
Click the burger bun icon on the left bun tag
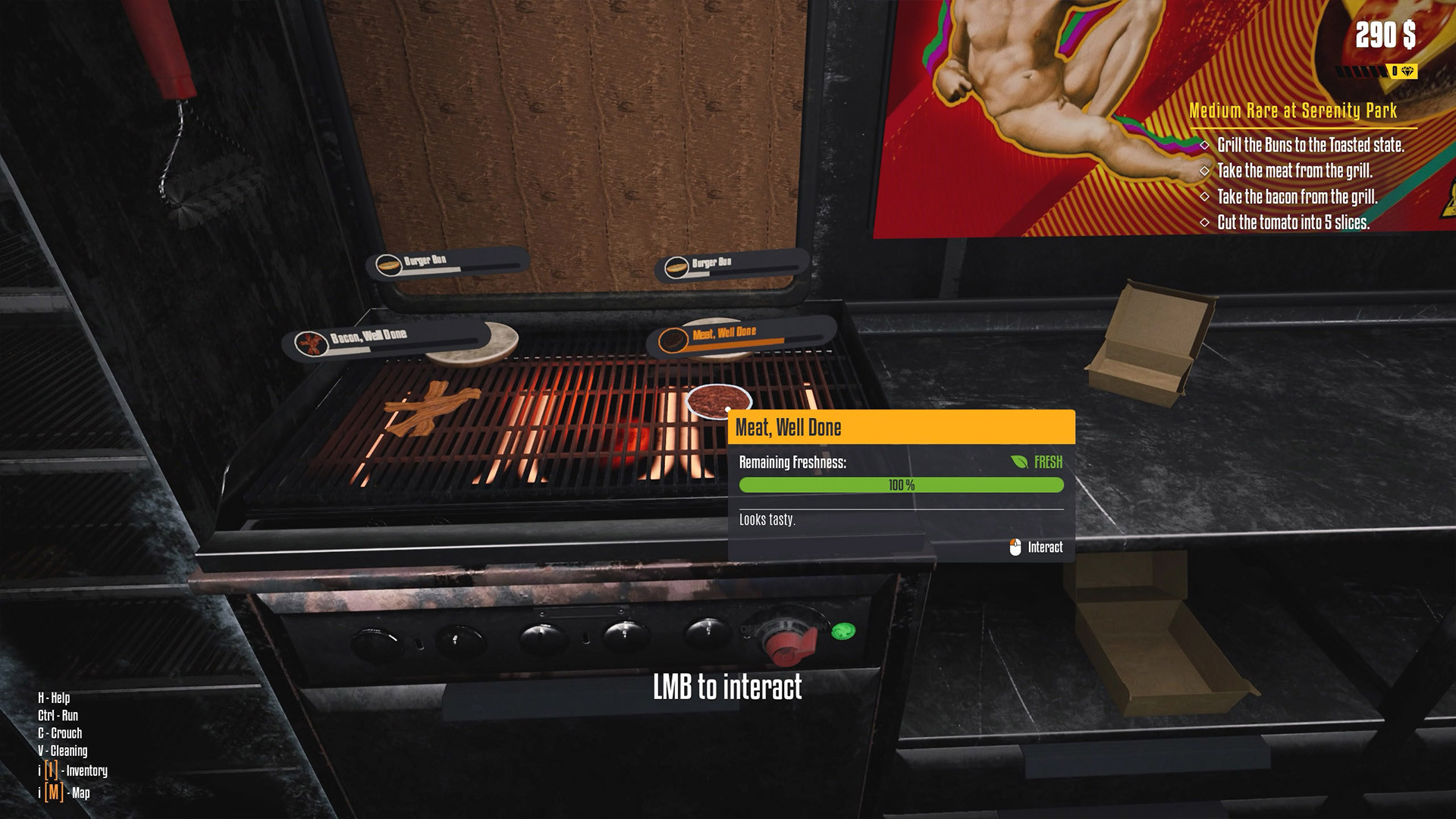pos(388,263)
